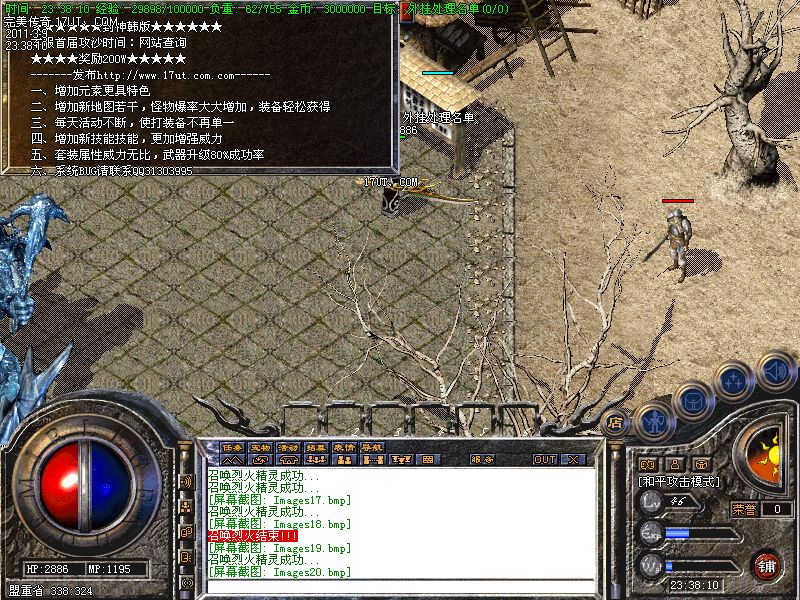Open the 宠物 pet button
The height and width of the screenshot is (600, 800).
coord(260,447)
